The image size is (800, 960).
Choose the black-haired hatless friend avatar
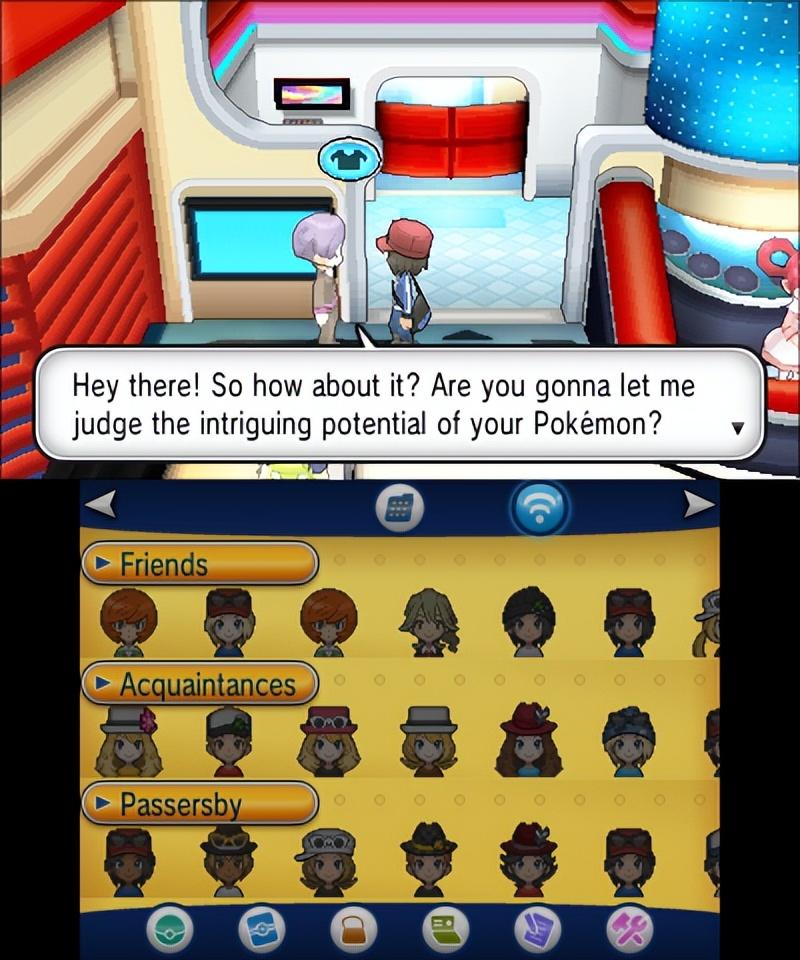(528, 622)
